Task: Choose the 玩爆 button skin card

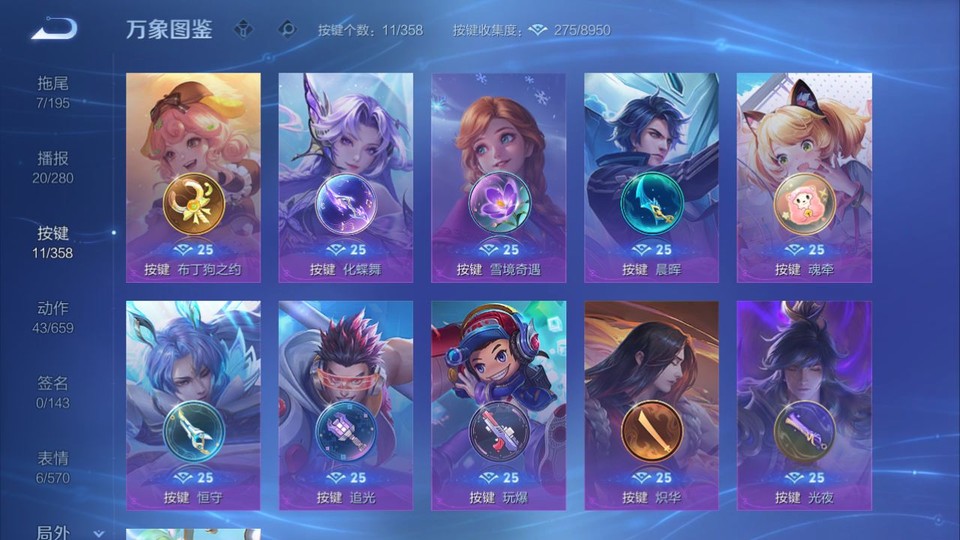Action: click(498, 405)
